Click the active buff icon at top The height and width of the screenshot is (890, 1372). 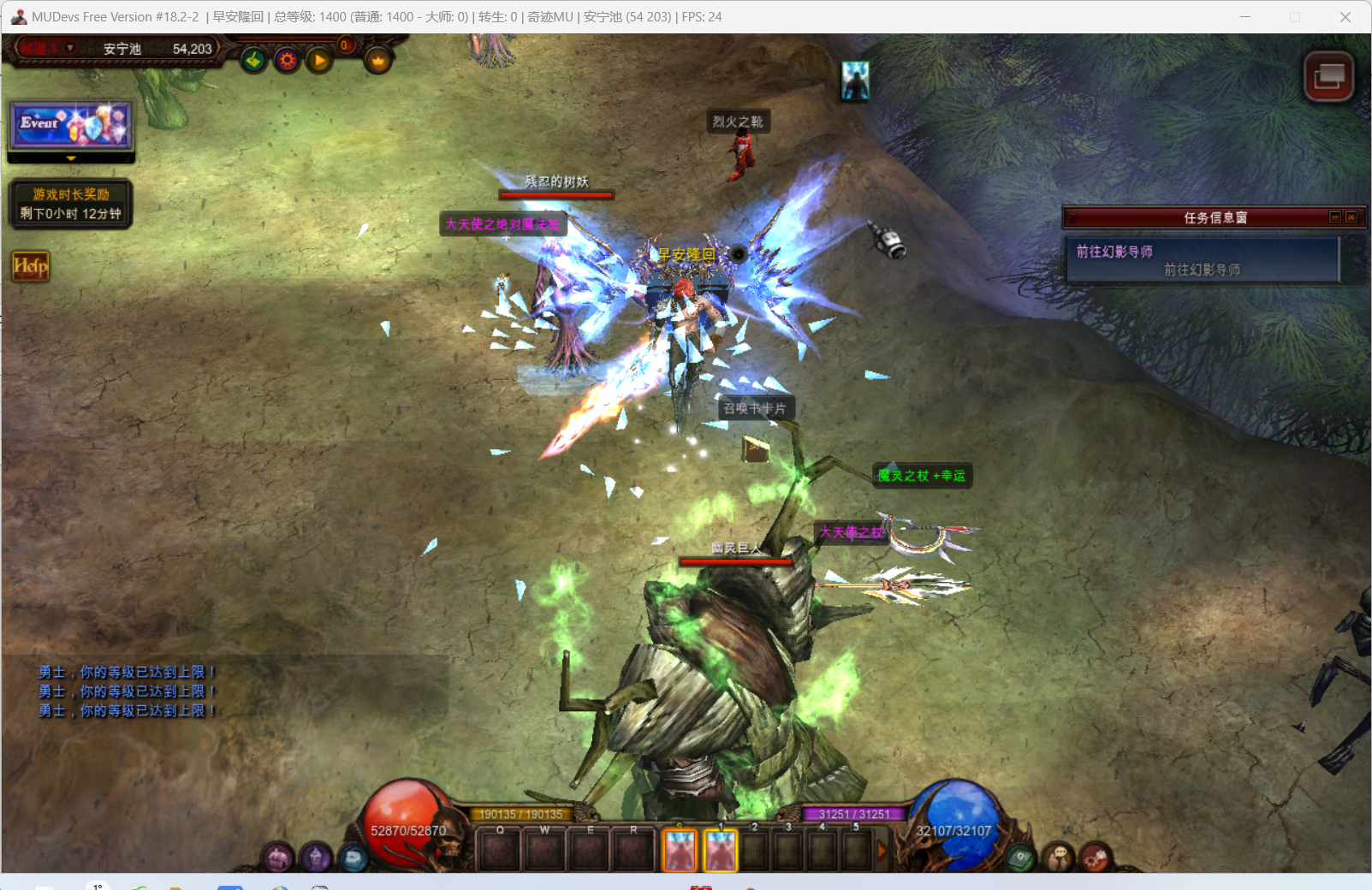(854, 80)
